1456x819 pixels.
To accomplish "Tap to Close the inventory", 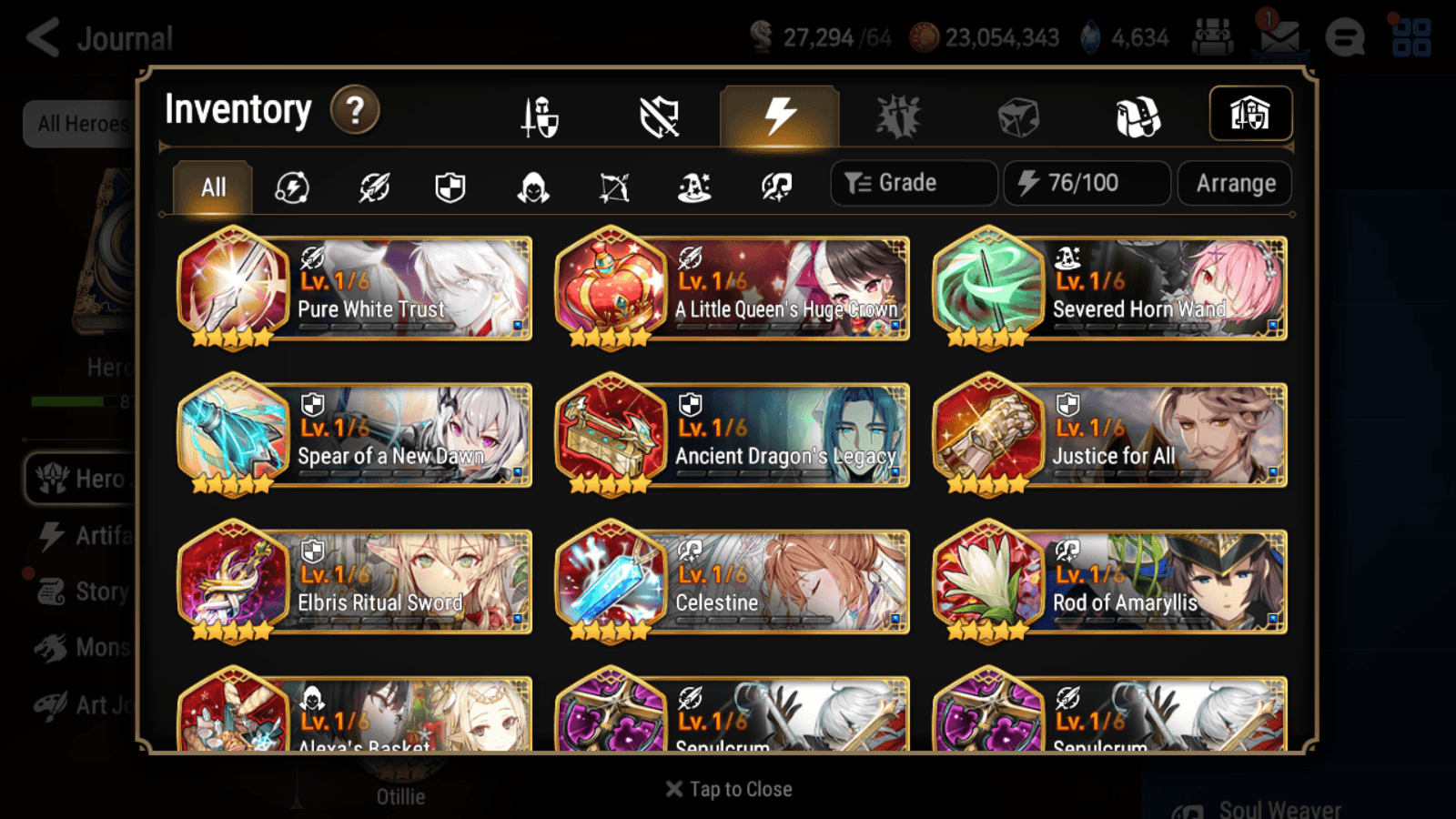I will (728, 789).
